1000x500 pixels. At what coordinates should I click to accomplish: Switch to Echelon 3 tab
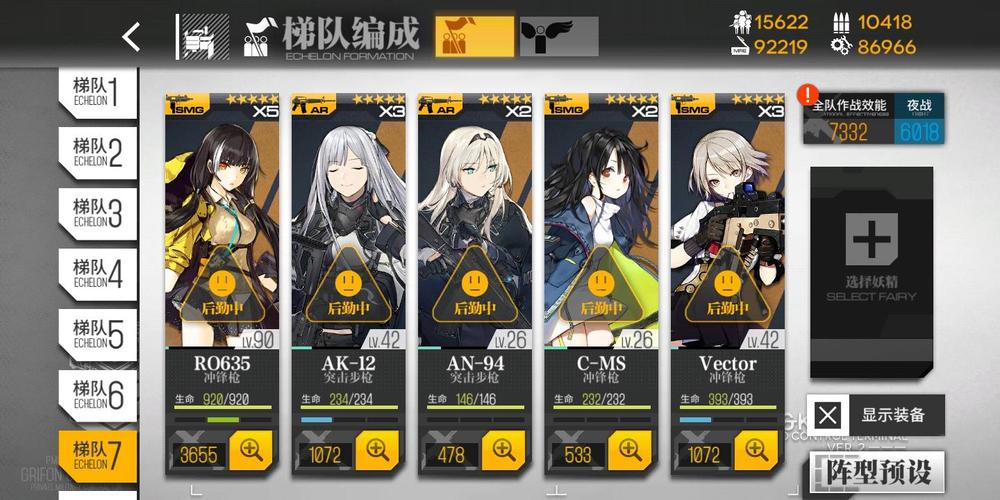click(x=97, y=212)
